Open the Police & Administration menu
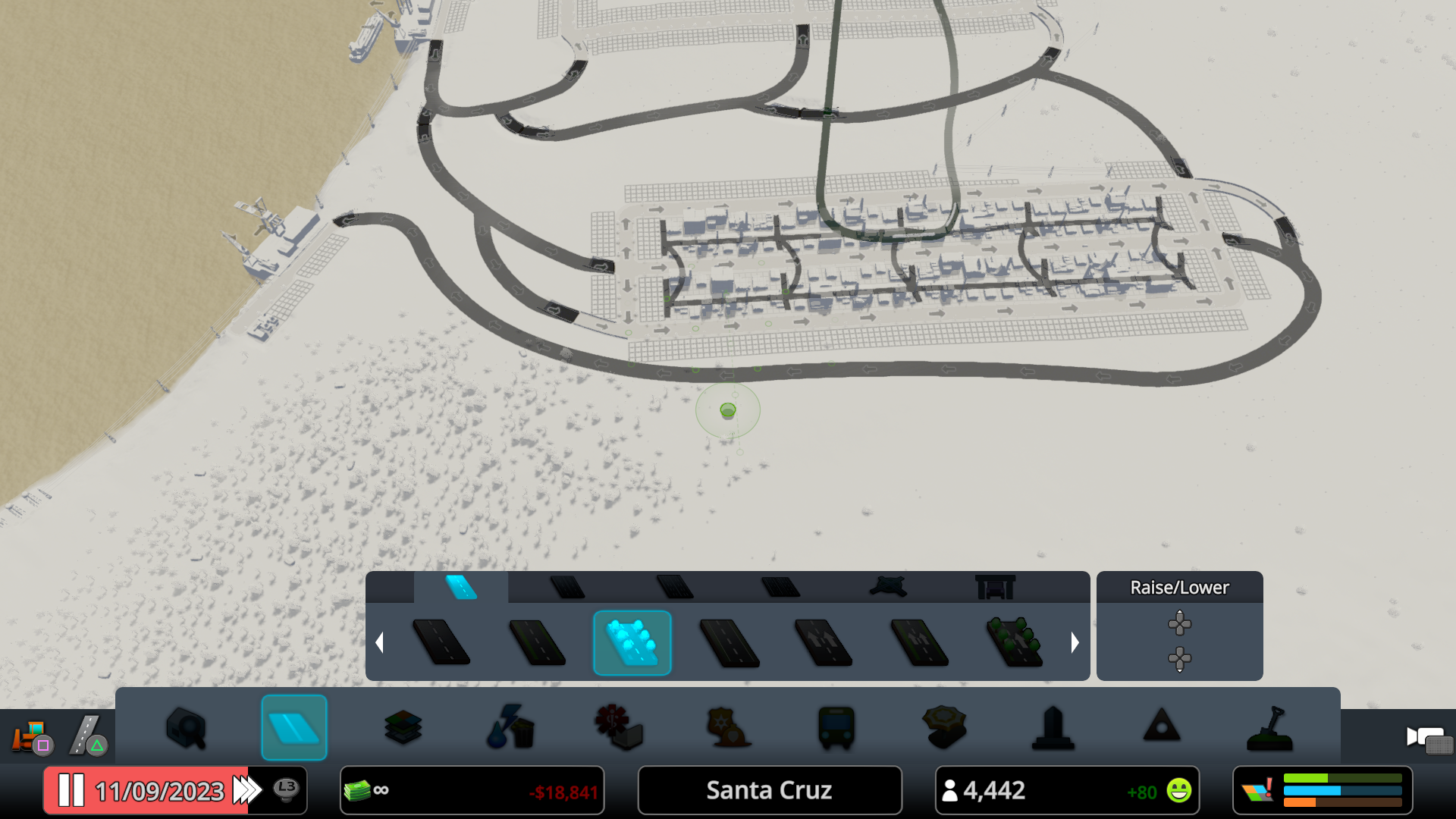Viewport: 1456px width, 819px height. coord(726,728)
